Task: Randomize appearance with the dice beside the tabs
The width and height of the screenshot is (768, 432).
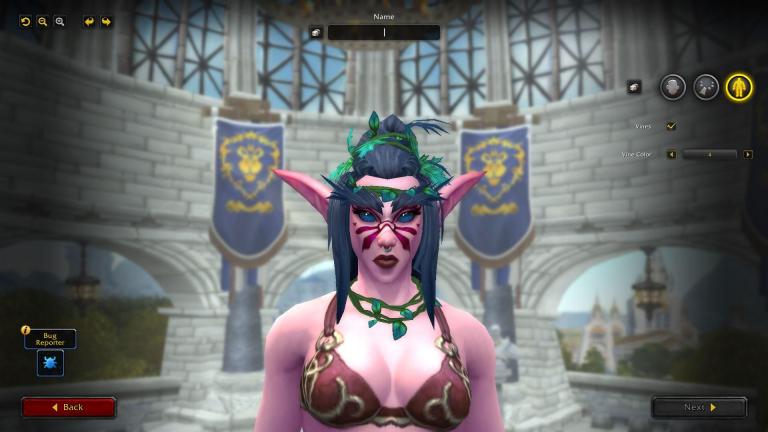Action: [634, 87]
